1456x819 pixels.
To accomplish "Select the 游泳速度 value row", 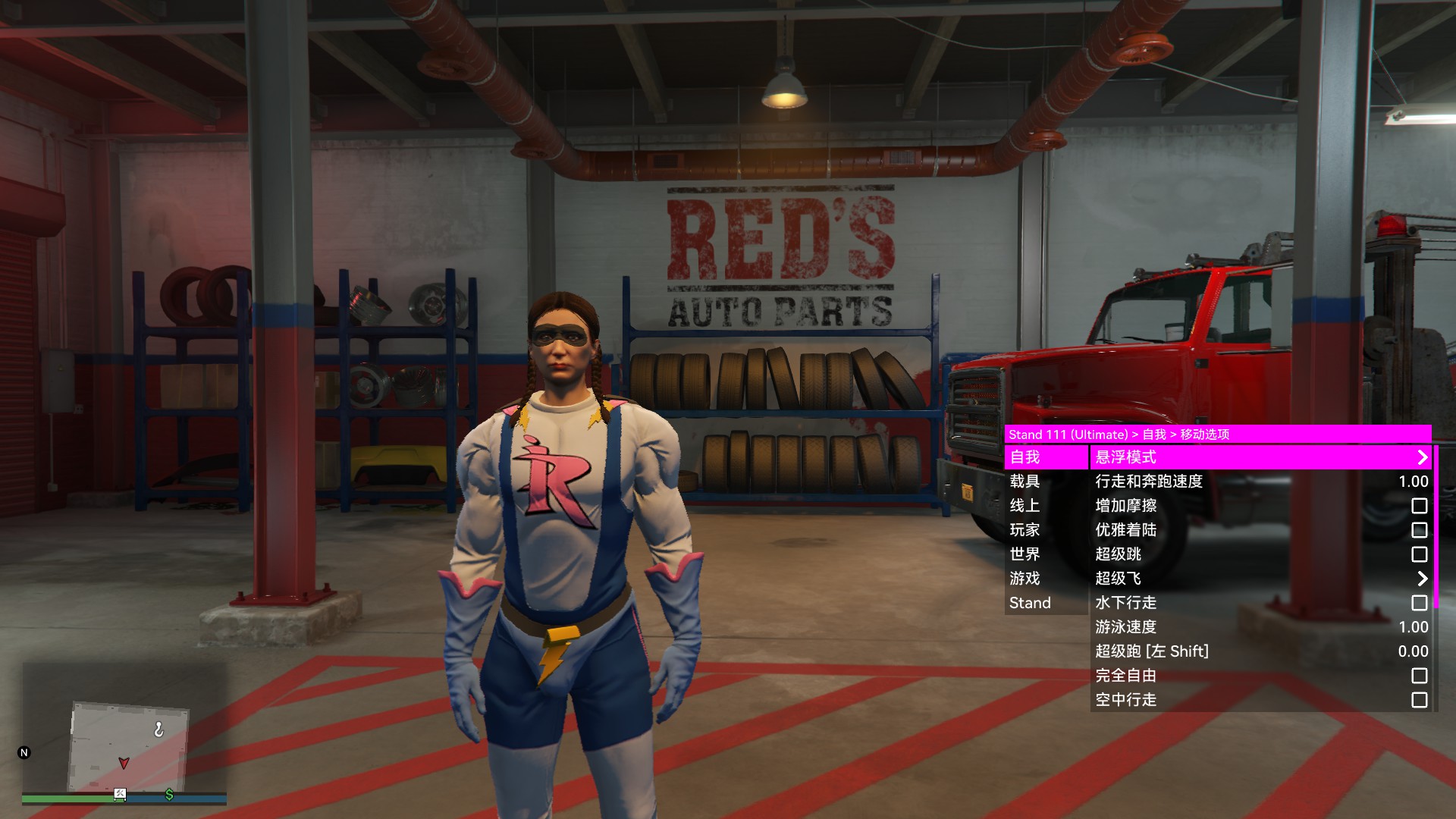I will [x=1260, y=627].
